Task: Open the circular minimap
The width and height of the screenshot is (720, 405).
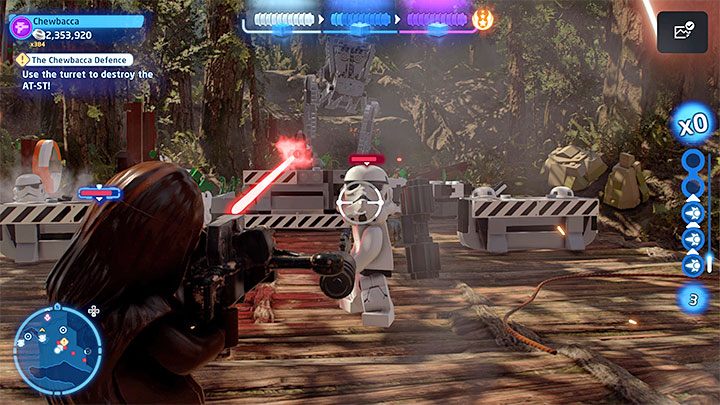Action: click(x=58, y=349)
